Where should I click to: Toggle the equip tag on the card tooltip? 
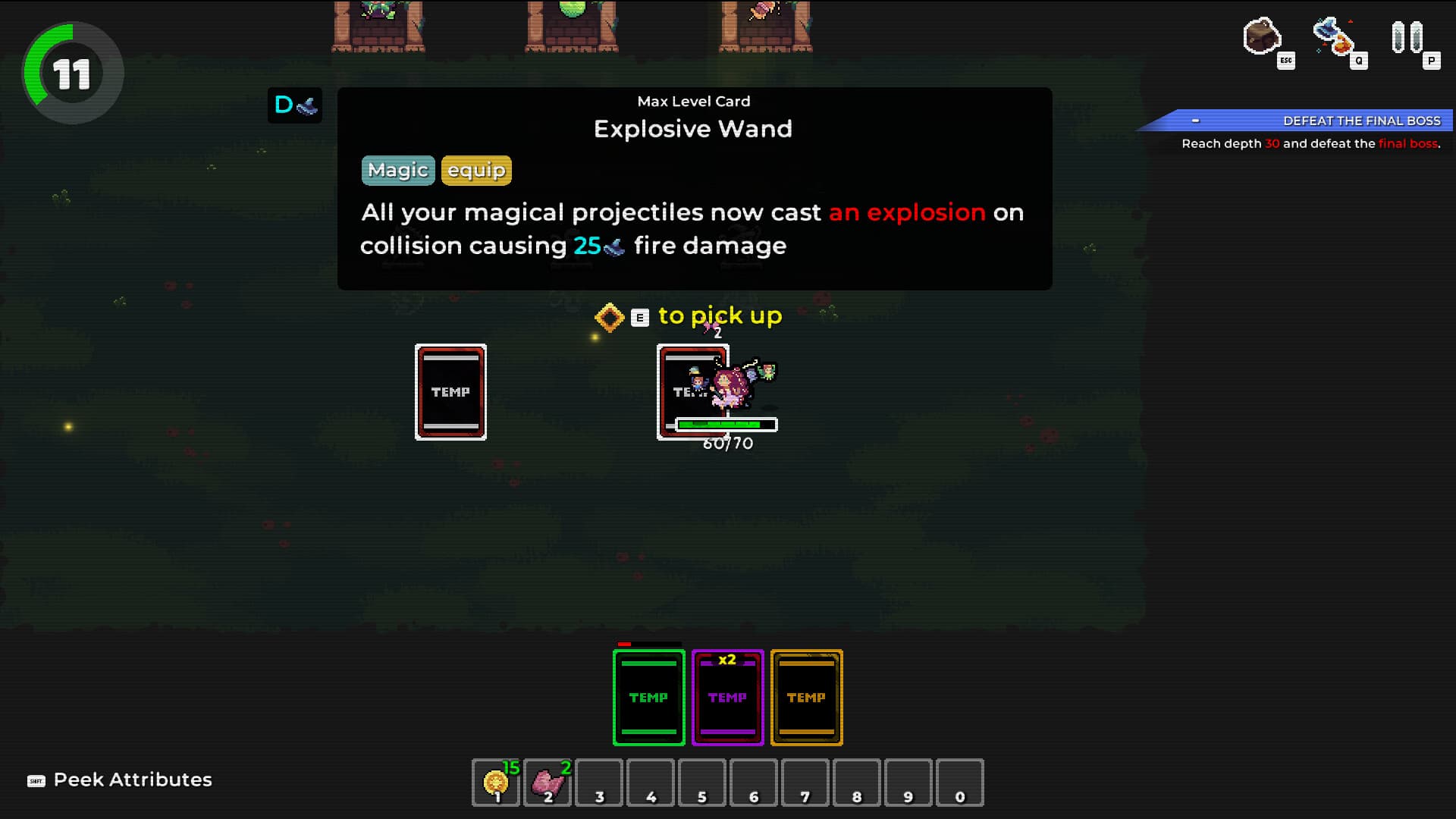pyautogui.click(x=475, y=170)
